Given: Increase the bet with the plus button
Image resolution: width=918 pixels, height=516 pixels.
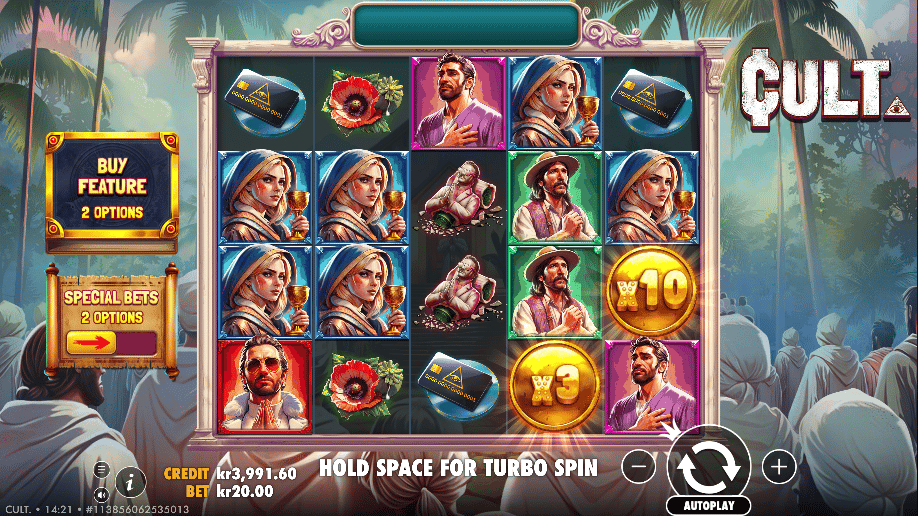Looking at the screenshot, I should tap(778, 465).
